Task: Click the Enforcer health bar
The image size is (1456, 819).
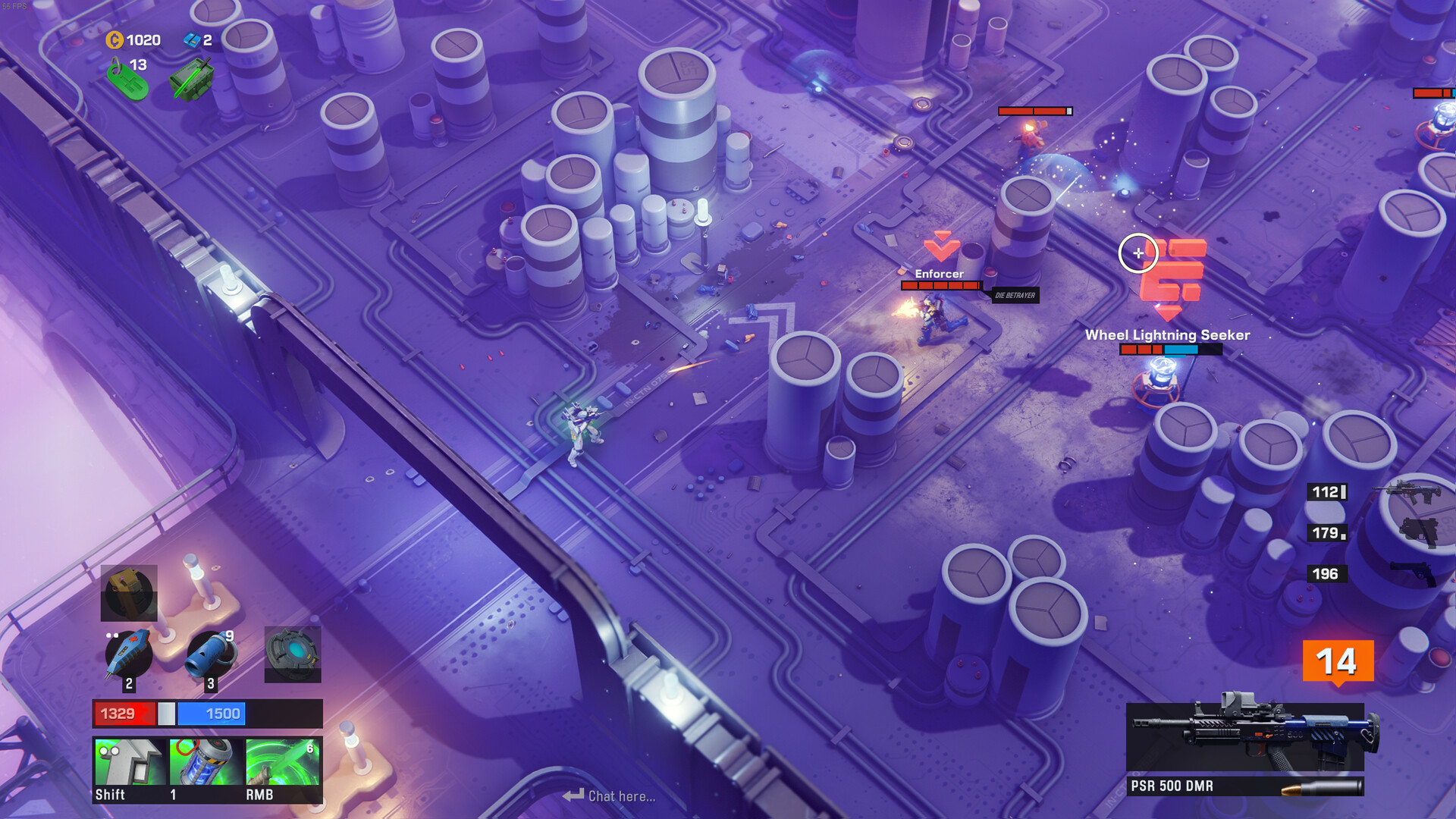Action: tap(940, 286)
